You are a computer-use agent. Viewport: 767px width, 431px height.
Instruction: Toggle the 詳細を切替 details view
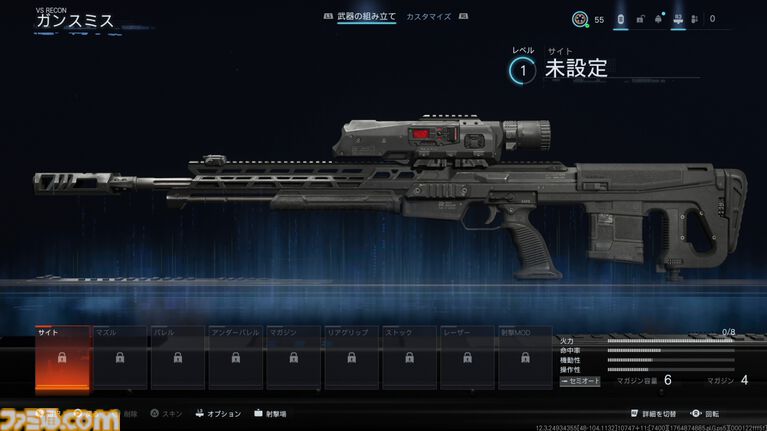[x=659, y=412]
